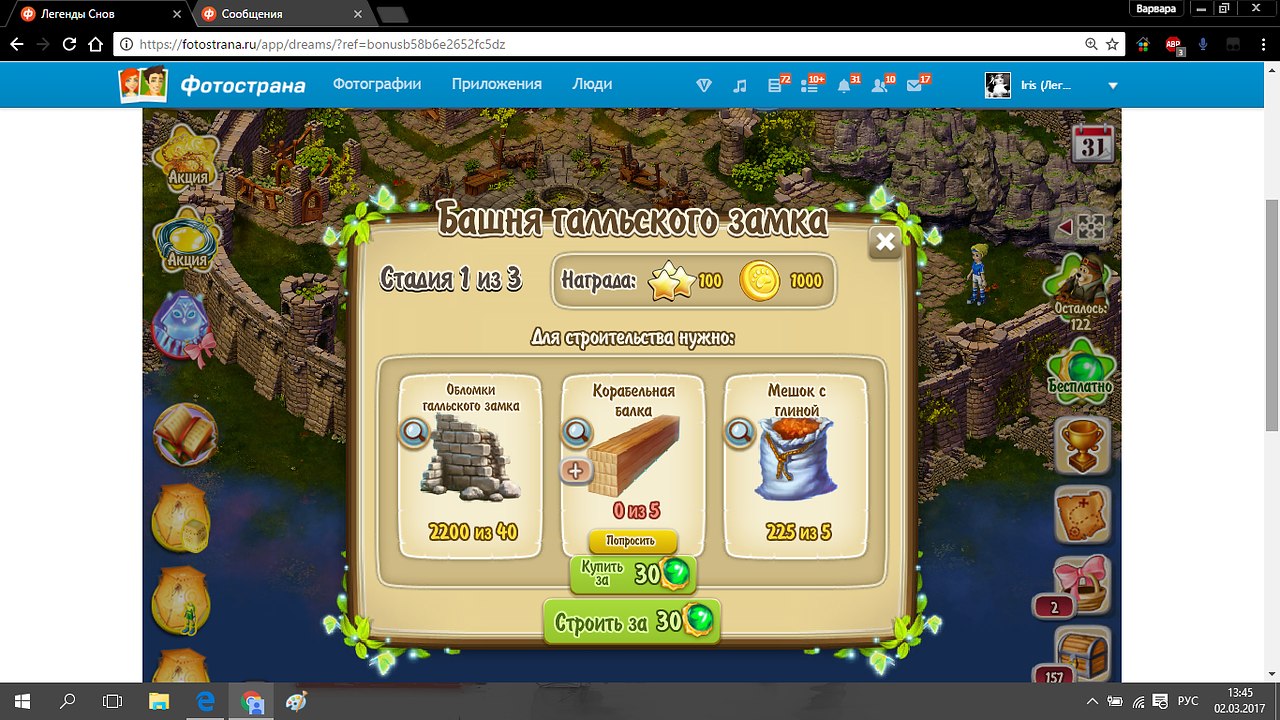Build now with Строить за 30

point(632,621)
